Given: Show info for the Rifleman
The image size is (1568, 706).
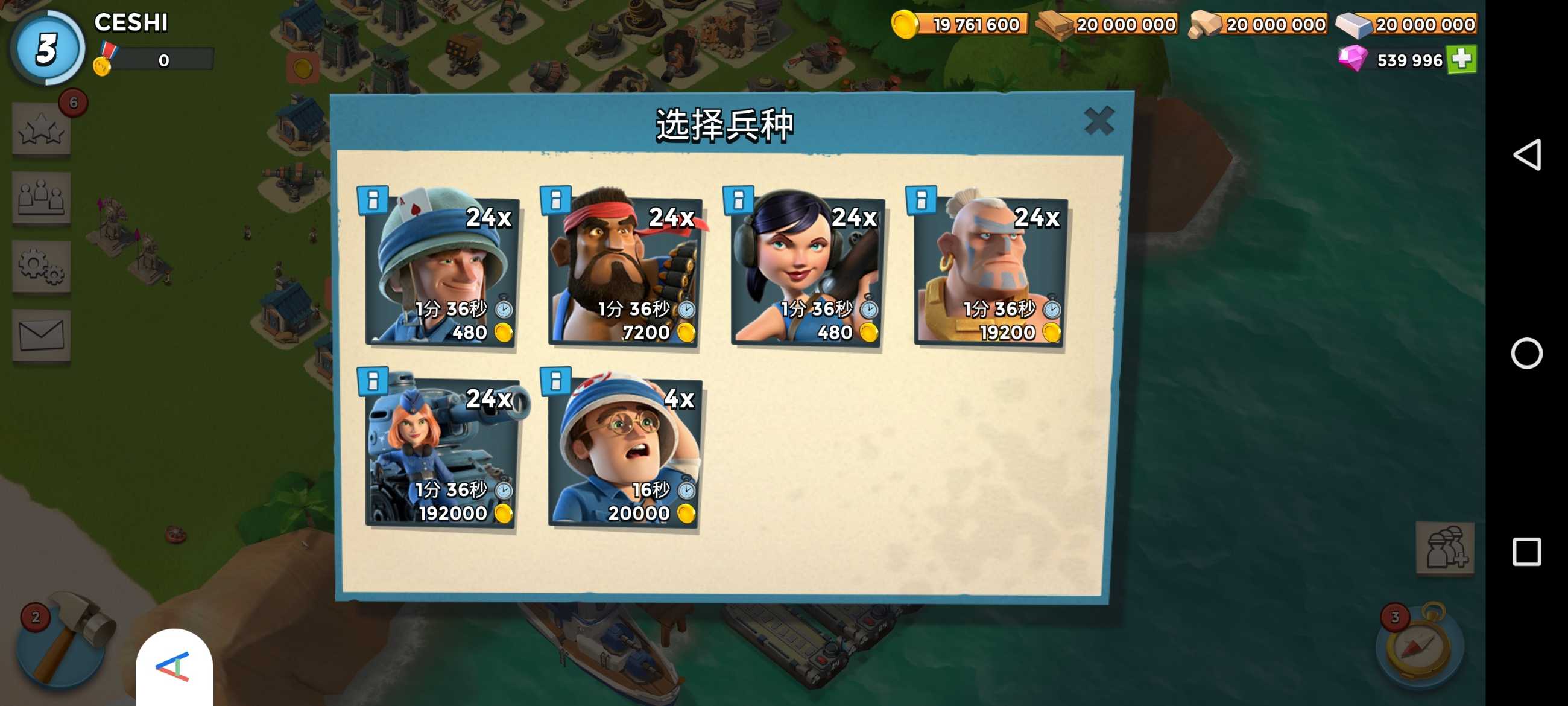Looking at the screenshot, I should pos(373,200).
